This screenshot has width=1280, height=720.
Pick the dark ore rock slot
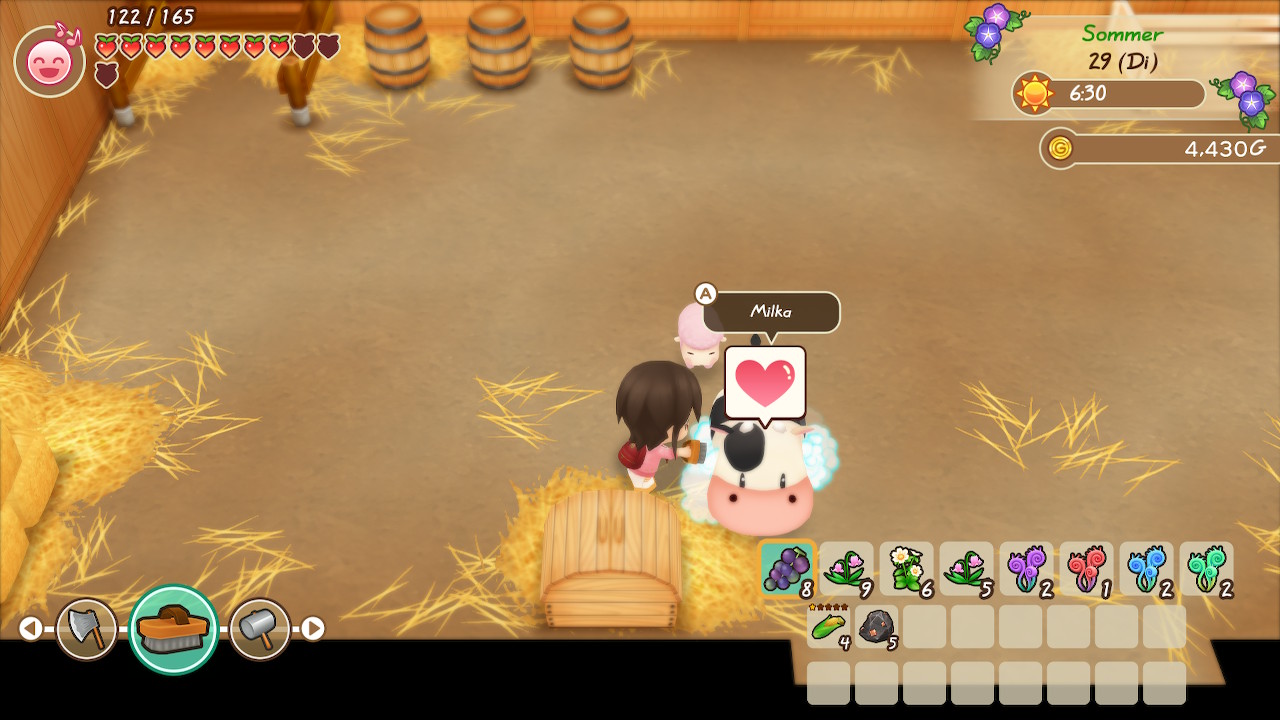[x=877, y=626]
